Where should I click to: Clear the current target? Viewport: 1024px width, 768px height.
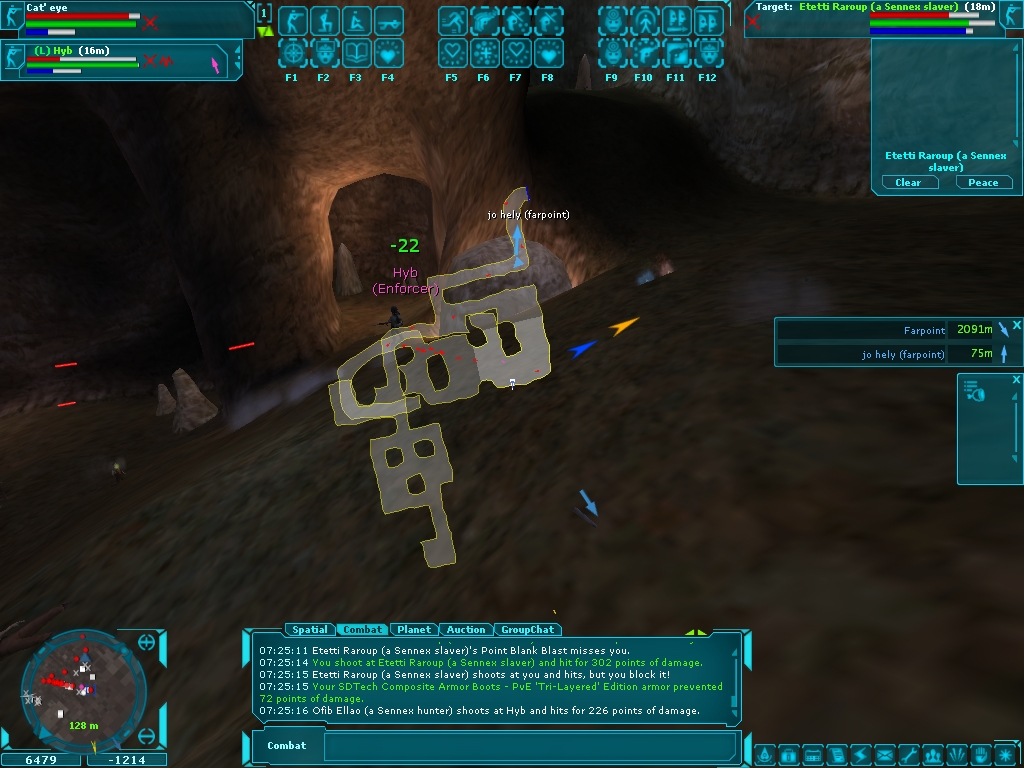(x=908, y=183)
